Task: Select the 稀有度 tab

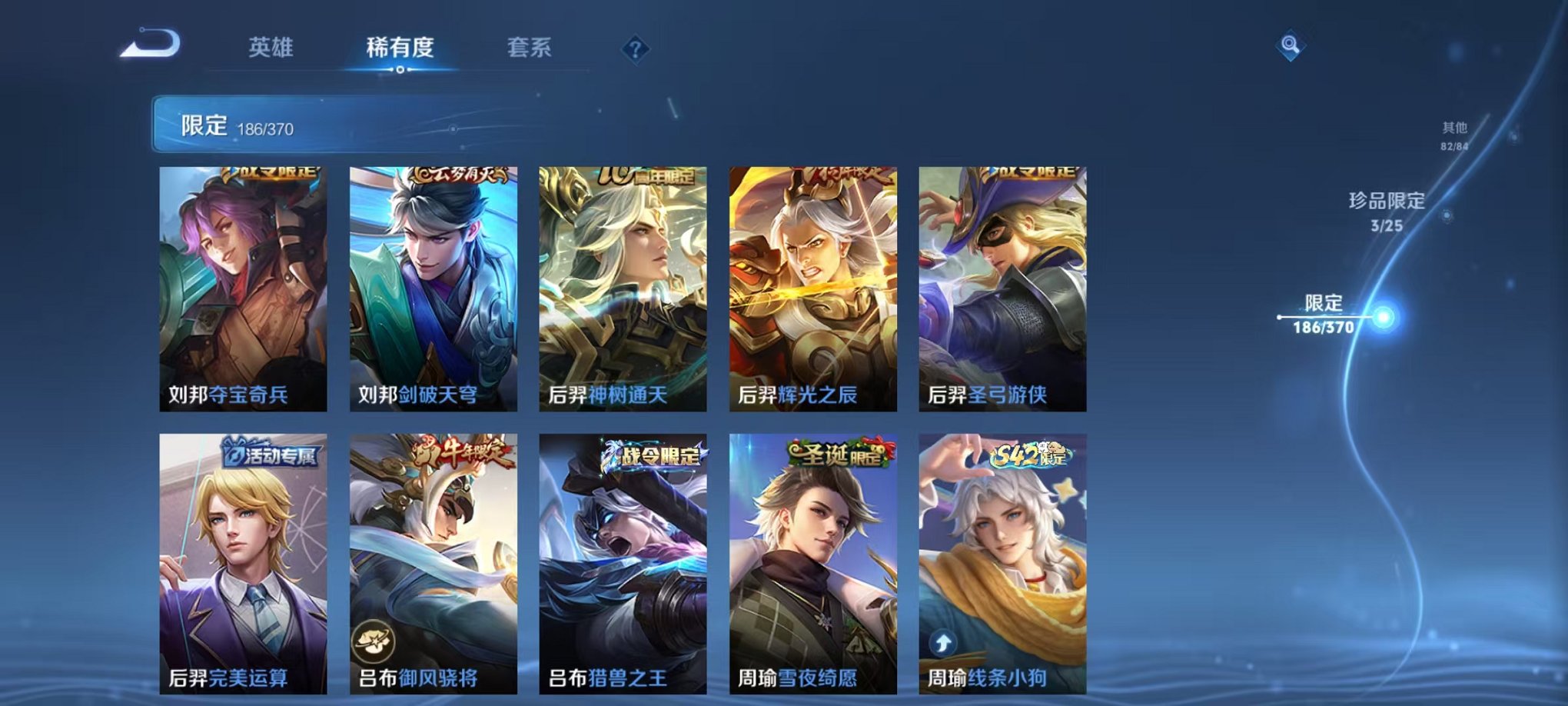Action: (398, 48)
